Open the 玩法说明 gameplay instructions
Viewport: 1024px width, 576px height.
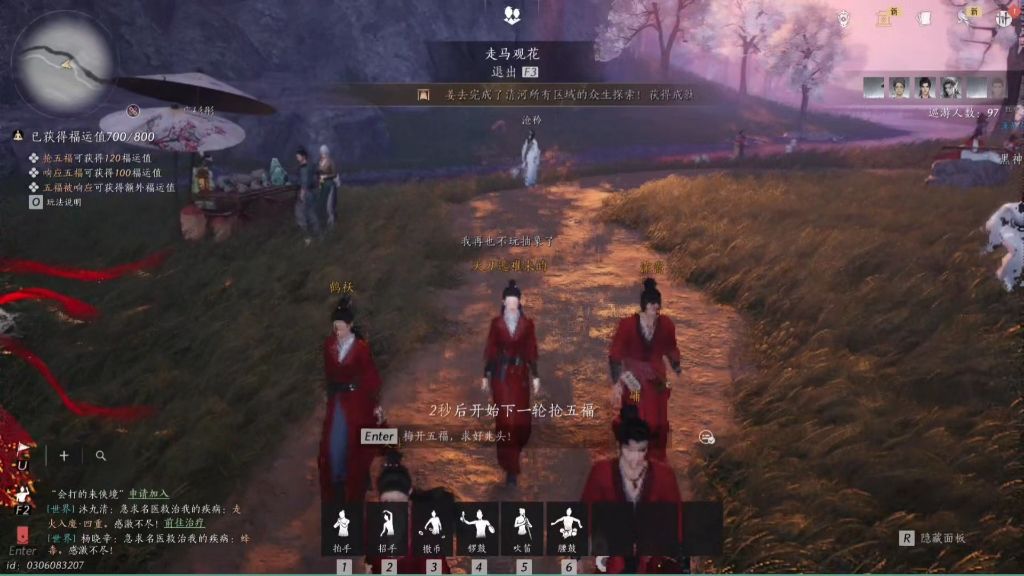[x=61, y=202]
